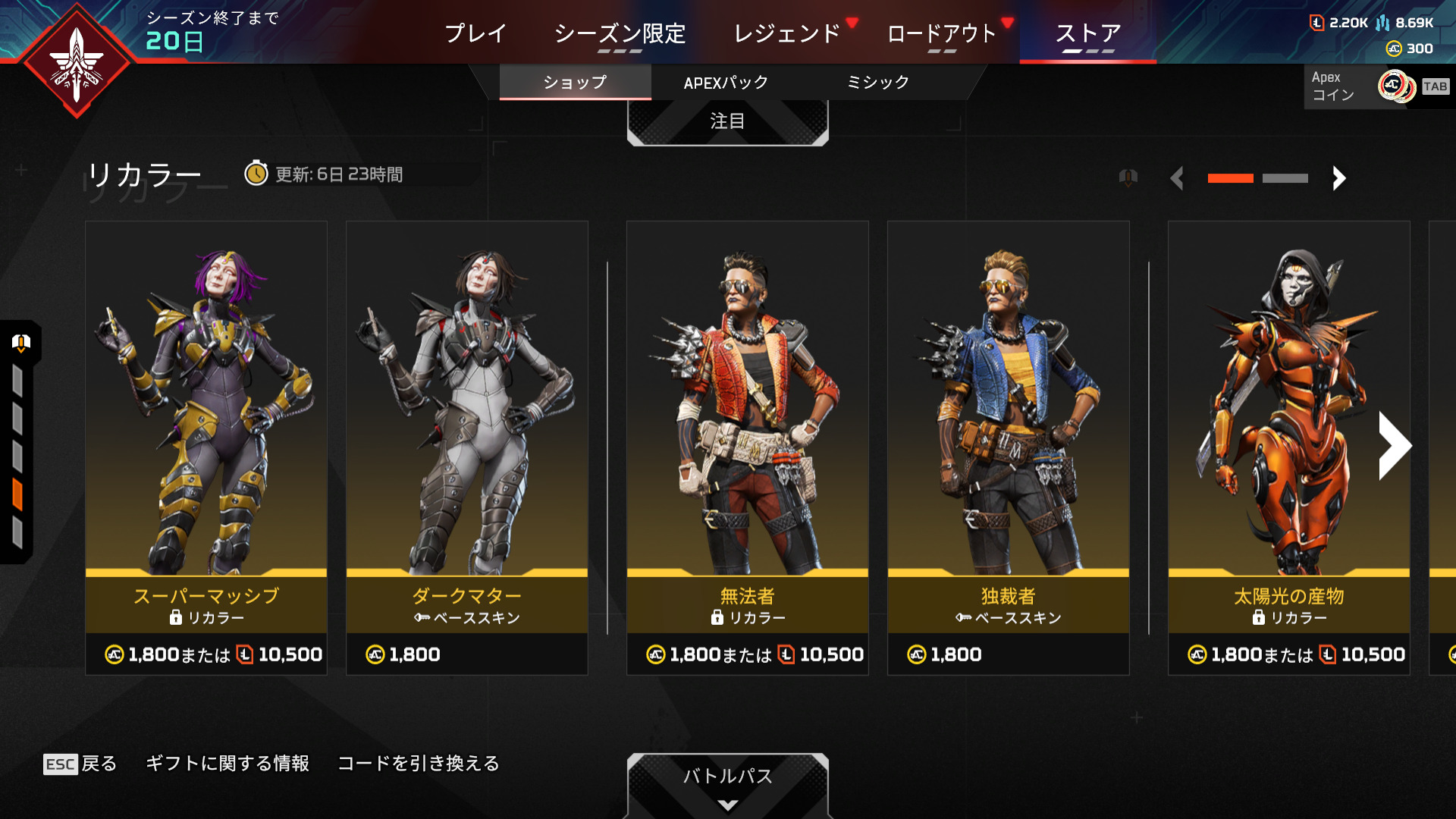
Task: Go to ロードアウト tab
Action: click(x=941, y=33)
